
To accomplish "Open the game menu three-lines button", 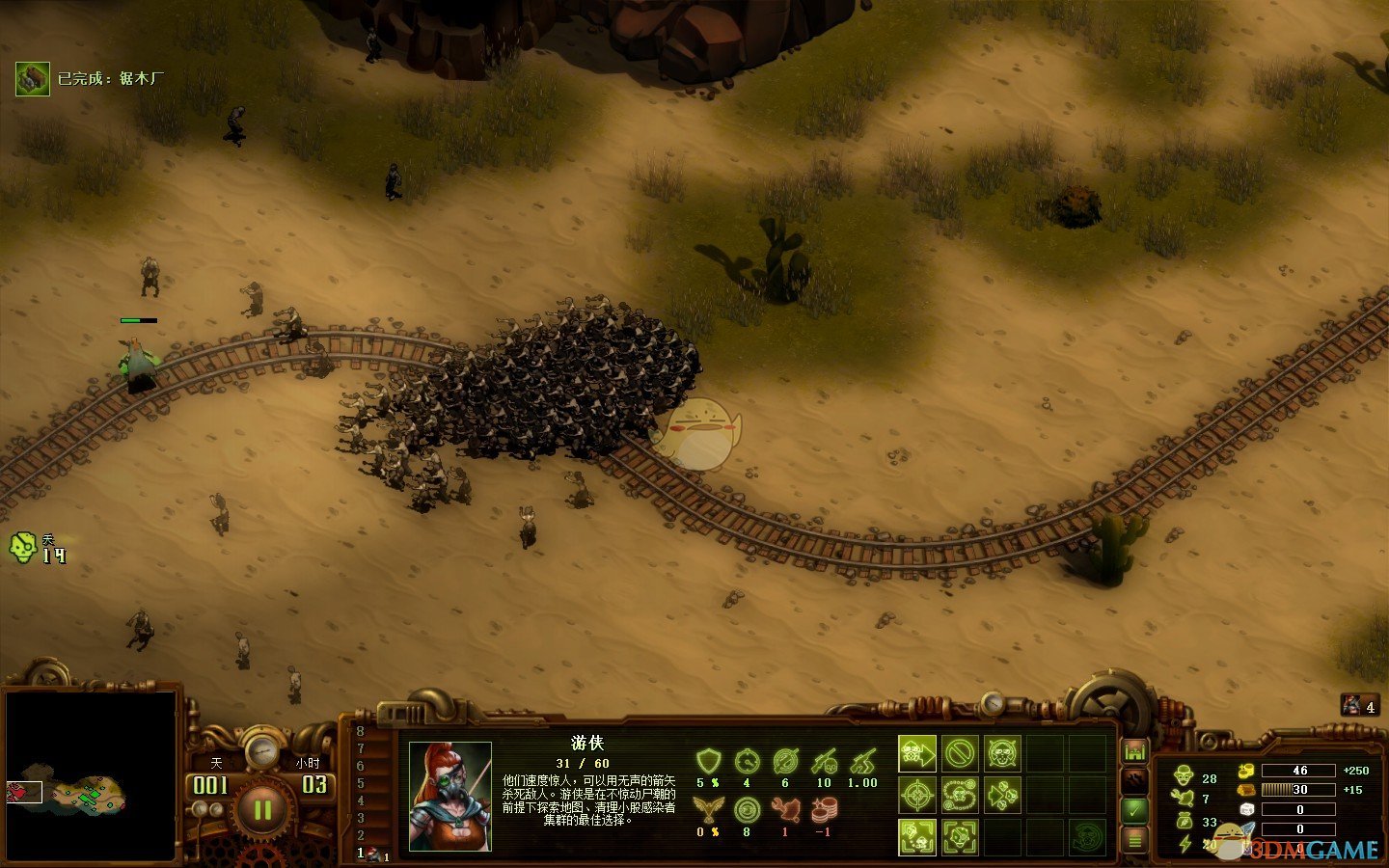I will pos(1134,840).
